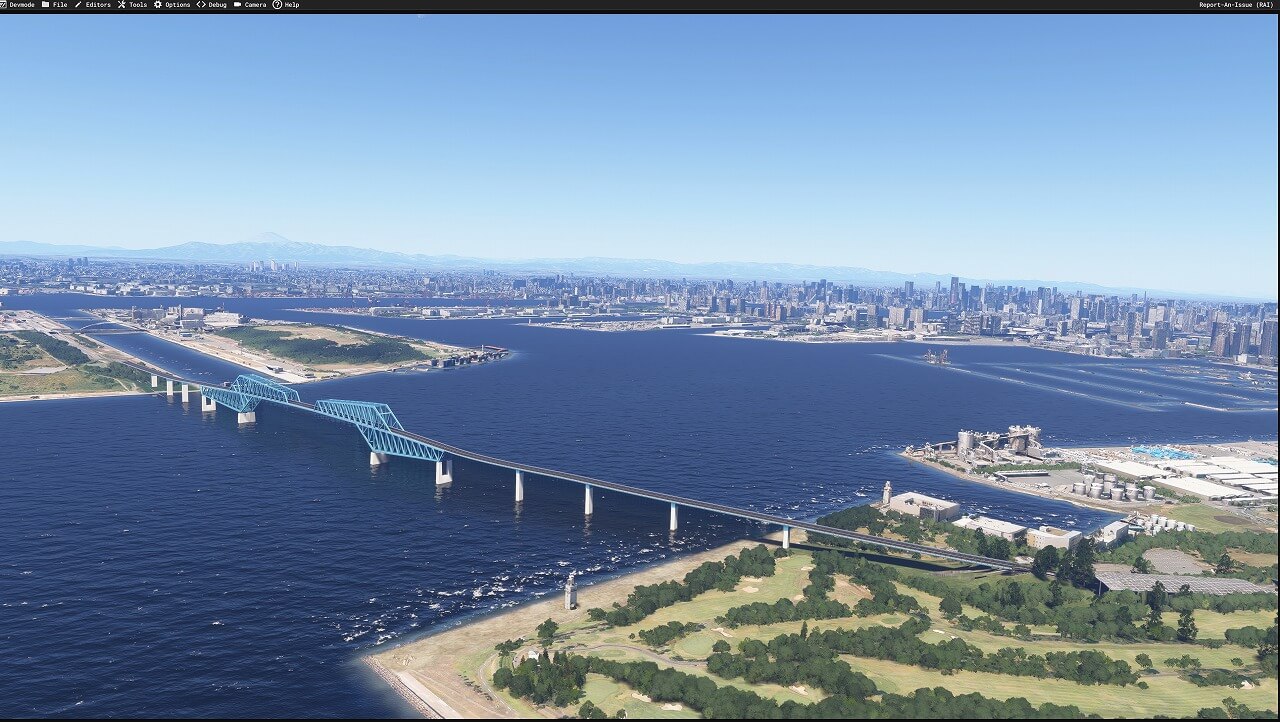Screen dimensions: 1280x722
Task: Open the Editors menu
Action: pos(97,5)
